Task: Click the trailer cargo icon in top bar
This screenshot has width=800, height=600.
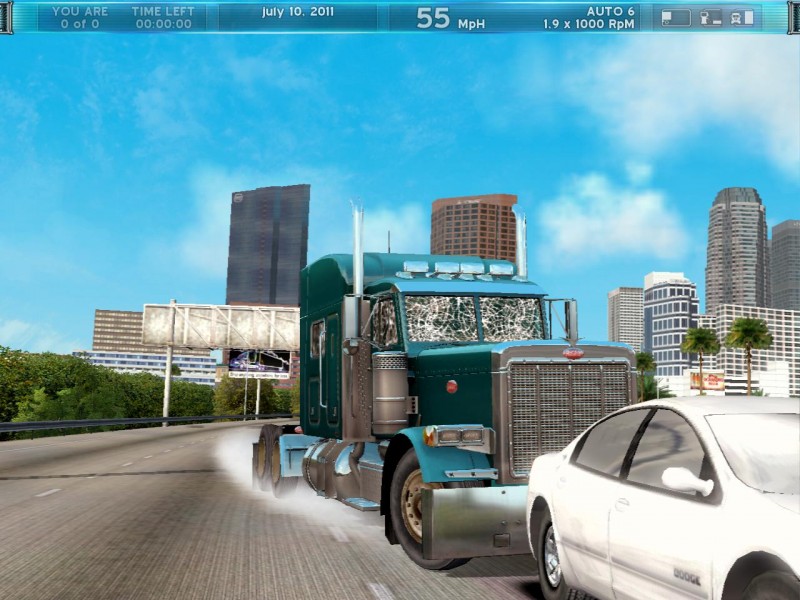Action: click(x=676, y=17)
